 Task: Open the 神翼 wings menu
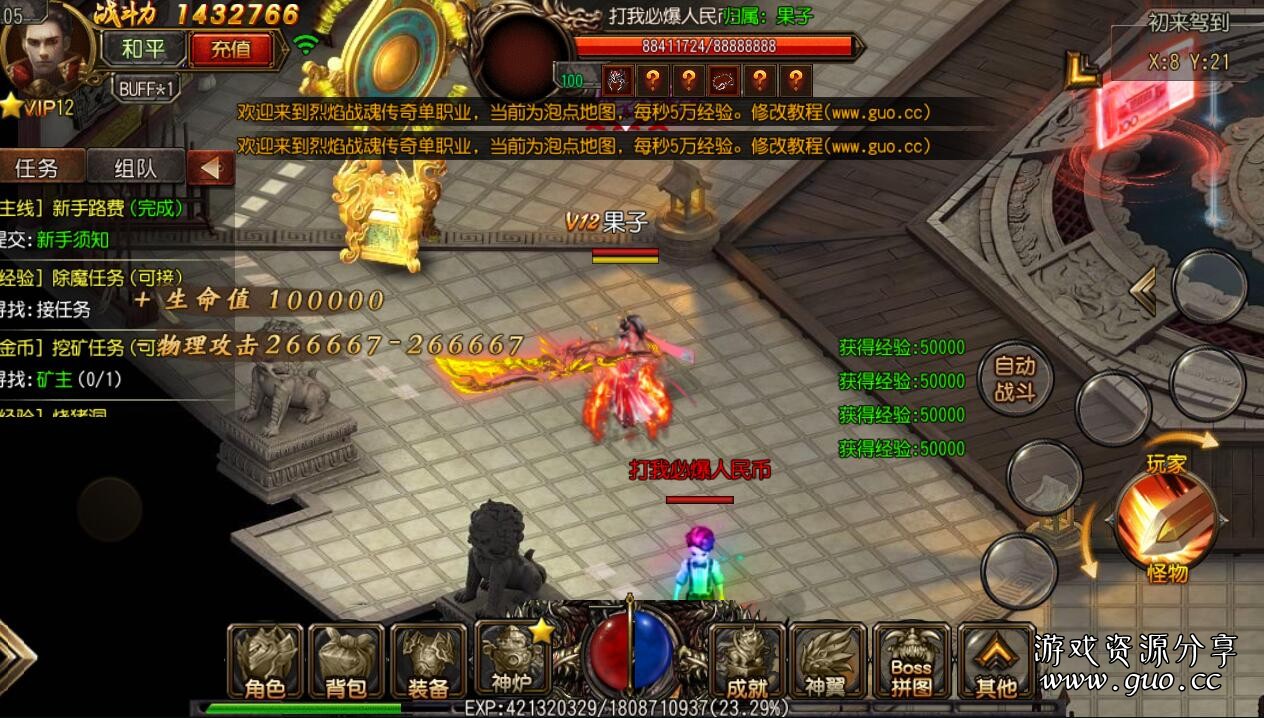point(828,662)
